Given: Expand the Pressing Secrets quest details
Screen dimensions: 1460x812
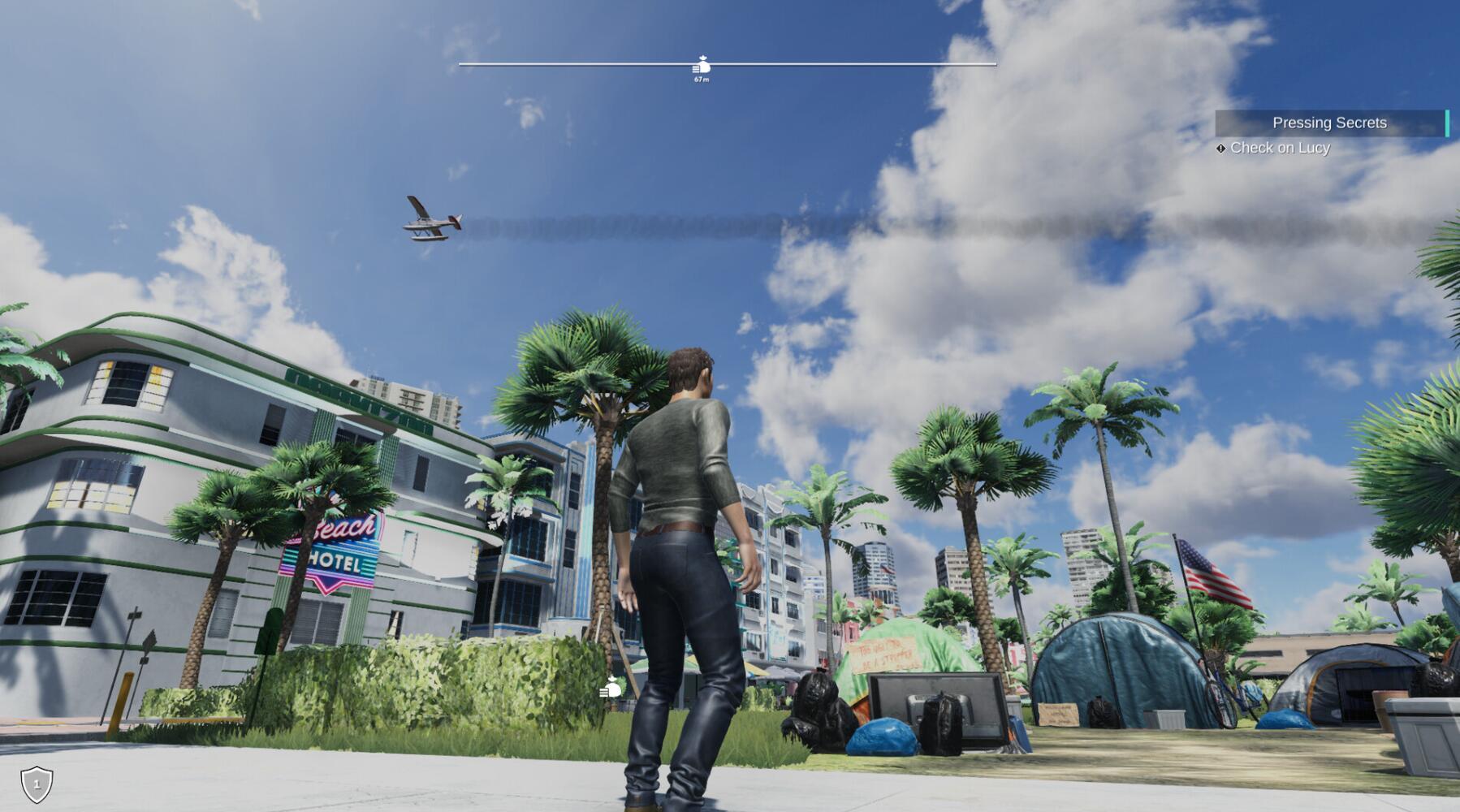Looking at the screenshot, I should pyautogui.click(x=1330, y=123).
